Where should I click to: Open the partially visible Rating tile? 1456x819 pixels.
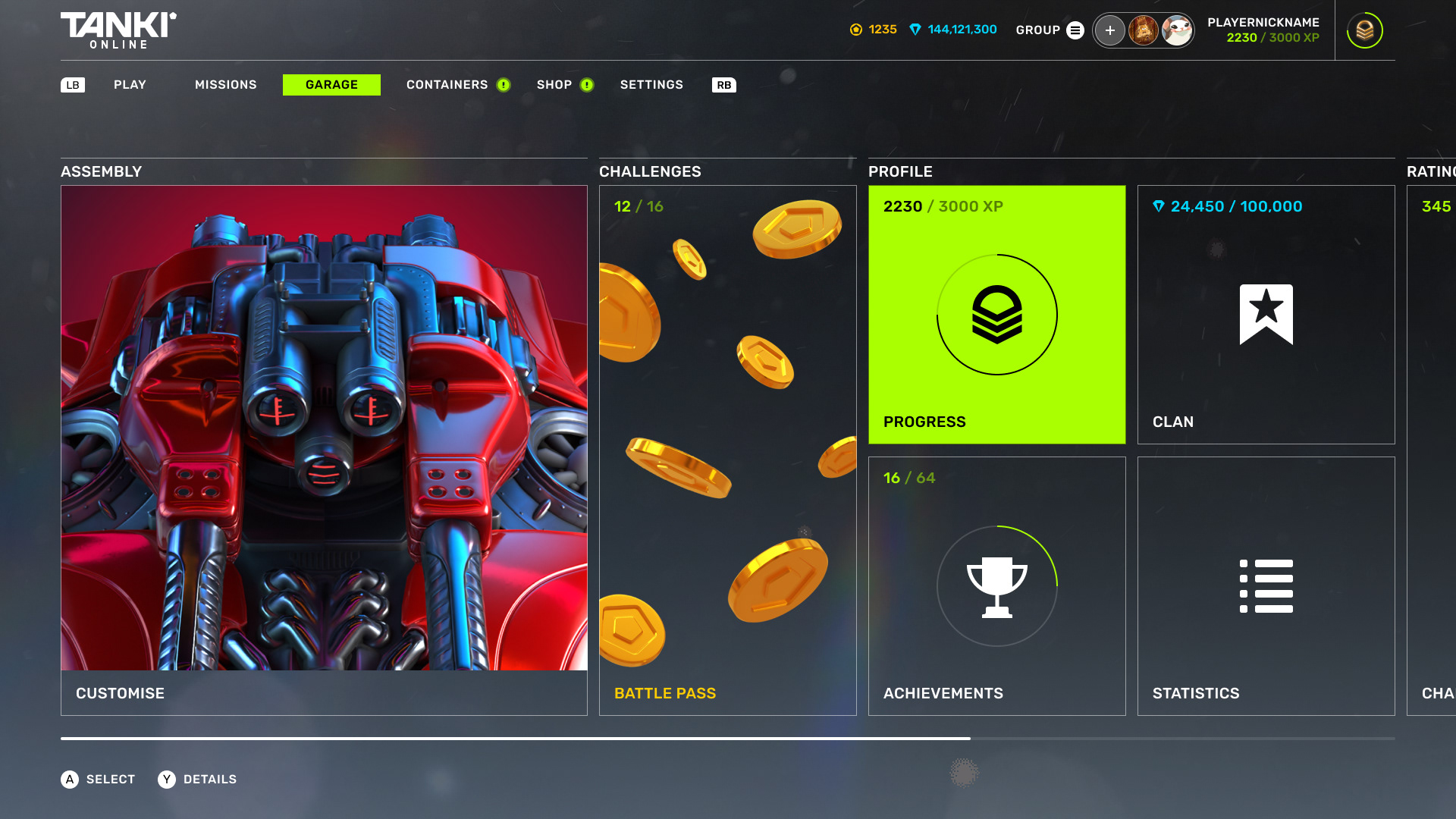[x=1432, y=450]
